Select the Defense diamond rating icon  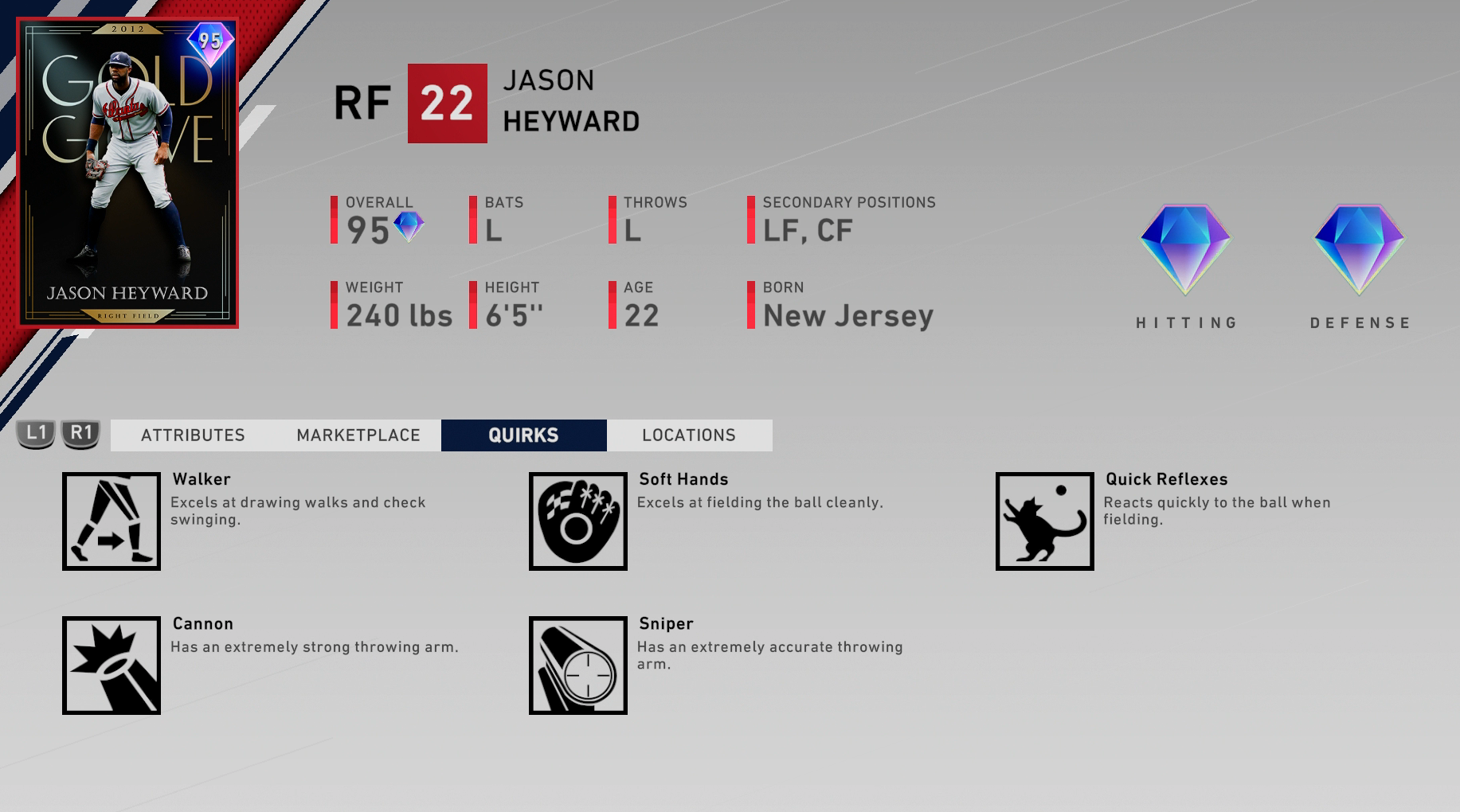click(x=1359, y=249)
